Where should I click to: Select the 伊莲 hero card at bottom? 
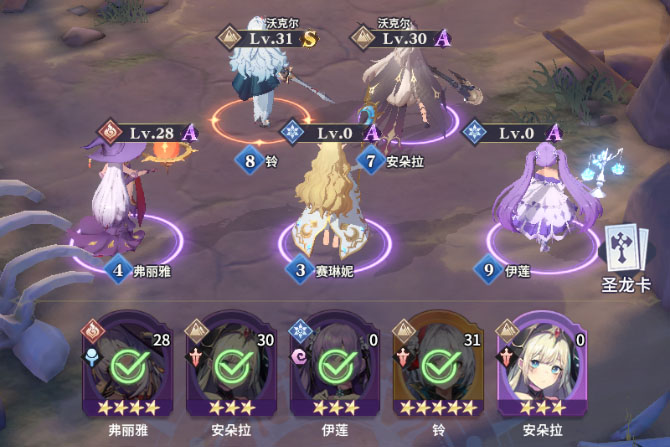pos(331,367)
